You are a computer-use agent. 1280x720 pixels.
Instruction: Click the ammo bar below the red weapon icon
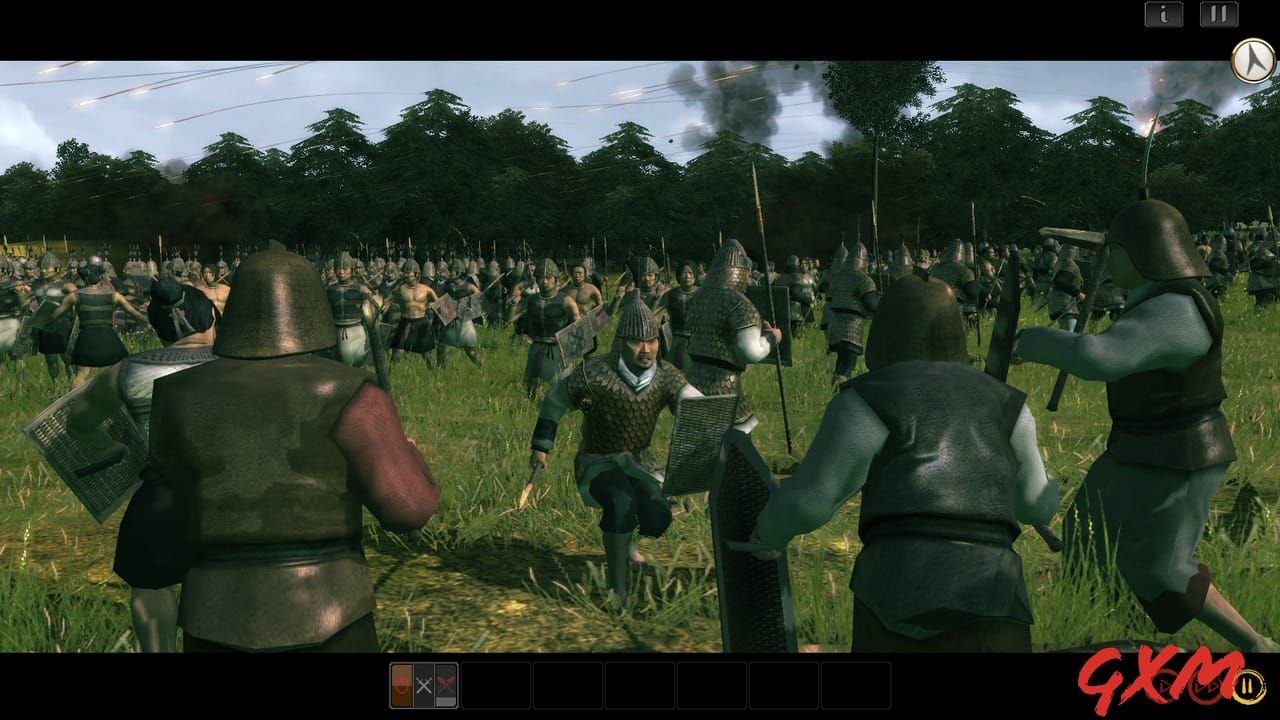click(x=447, y=702)
